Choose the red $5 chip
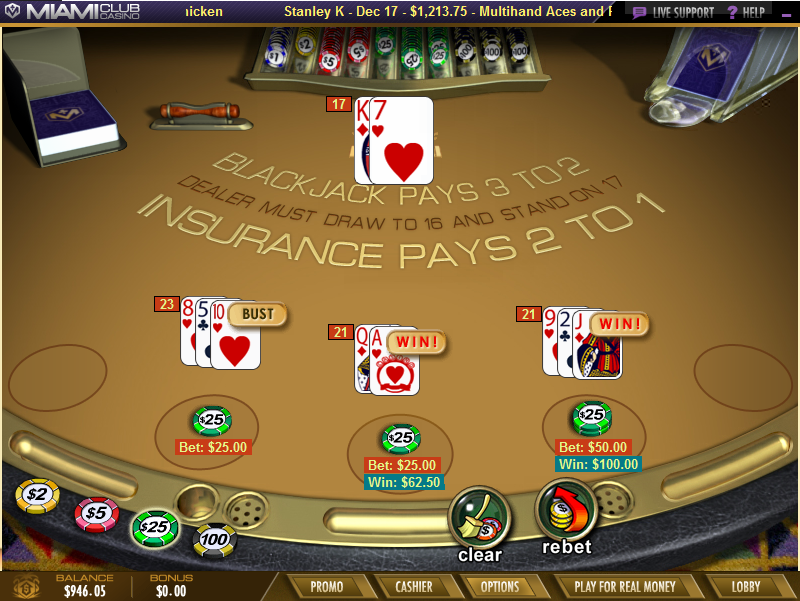This screenshot has height=601, width=800. 96,513
